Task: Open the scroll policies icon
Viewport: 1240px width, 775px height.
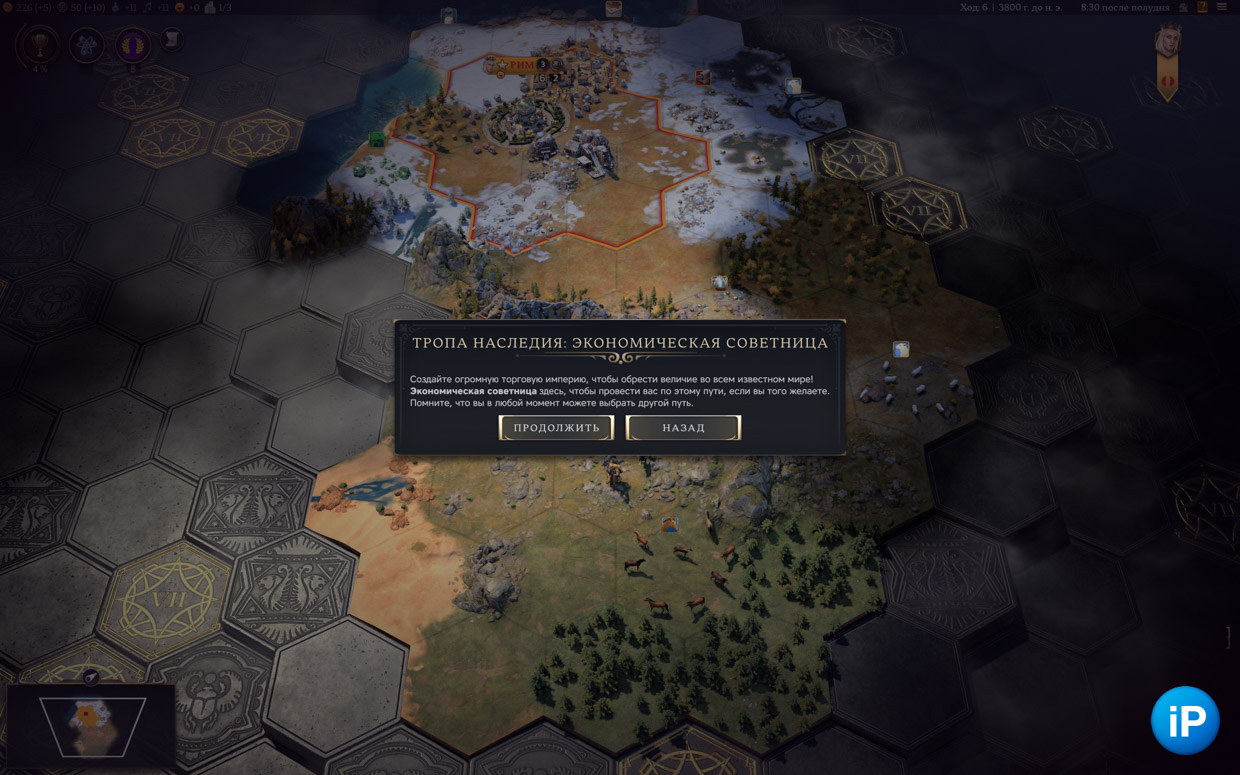Action: tap(172, 40)
